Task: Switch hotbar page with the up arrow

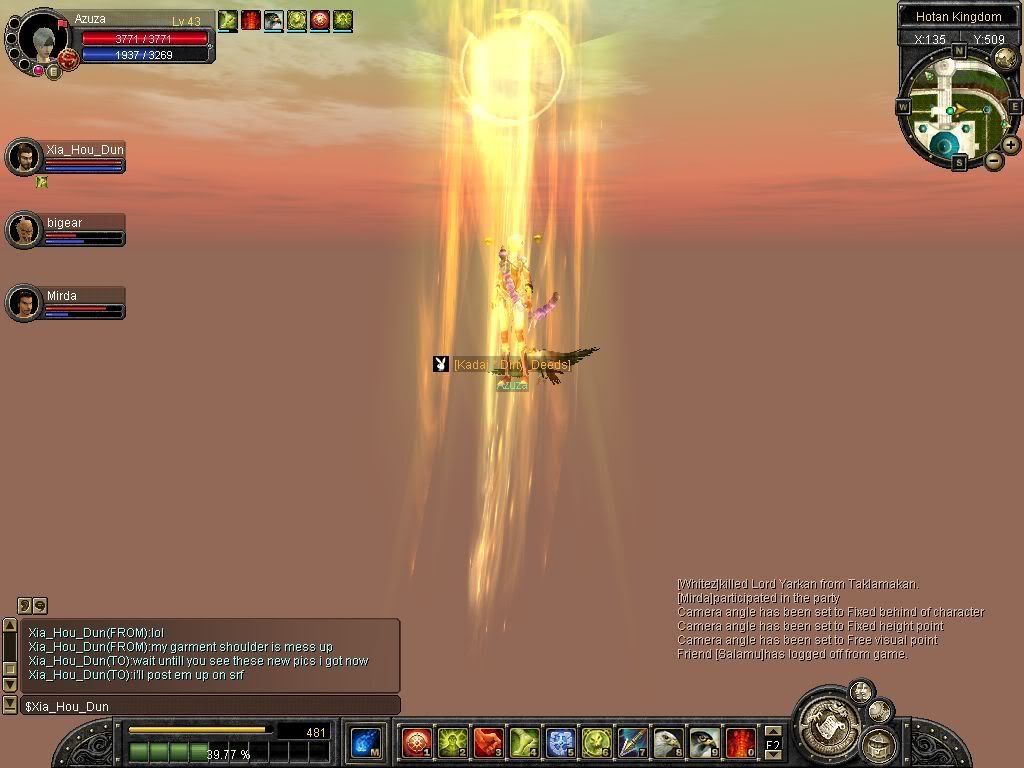Action: (x=773, y=733)
